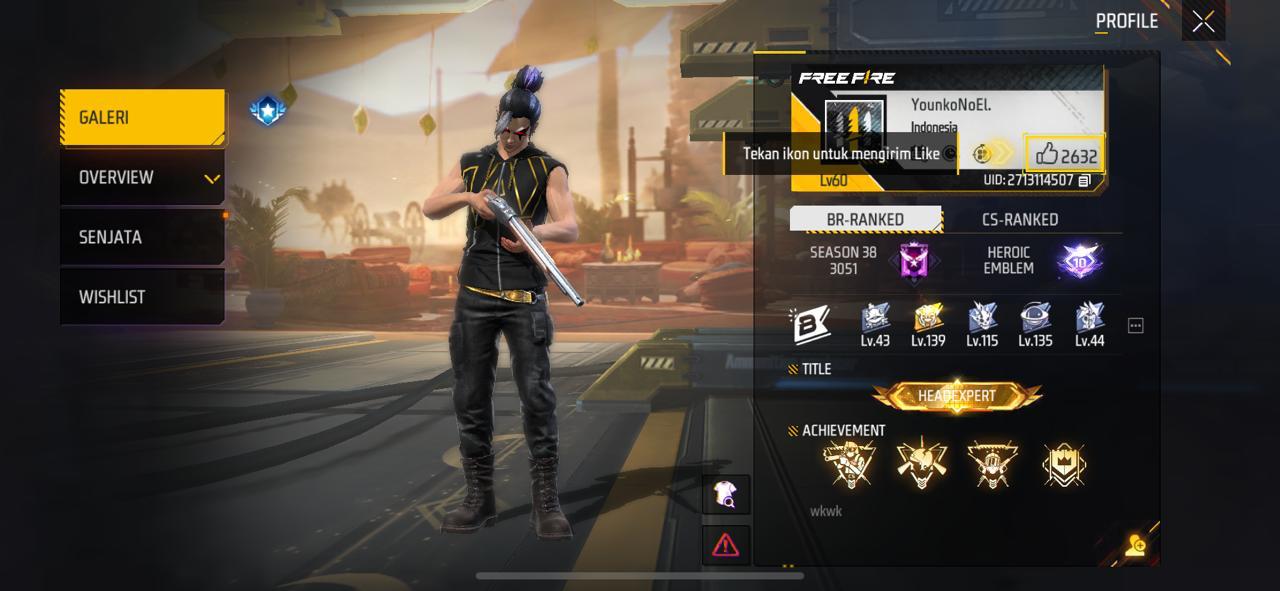Switch to the Senjata section
Screen dimensions: 1280x591
(x=142, y=238)
